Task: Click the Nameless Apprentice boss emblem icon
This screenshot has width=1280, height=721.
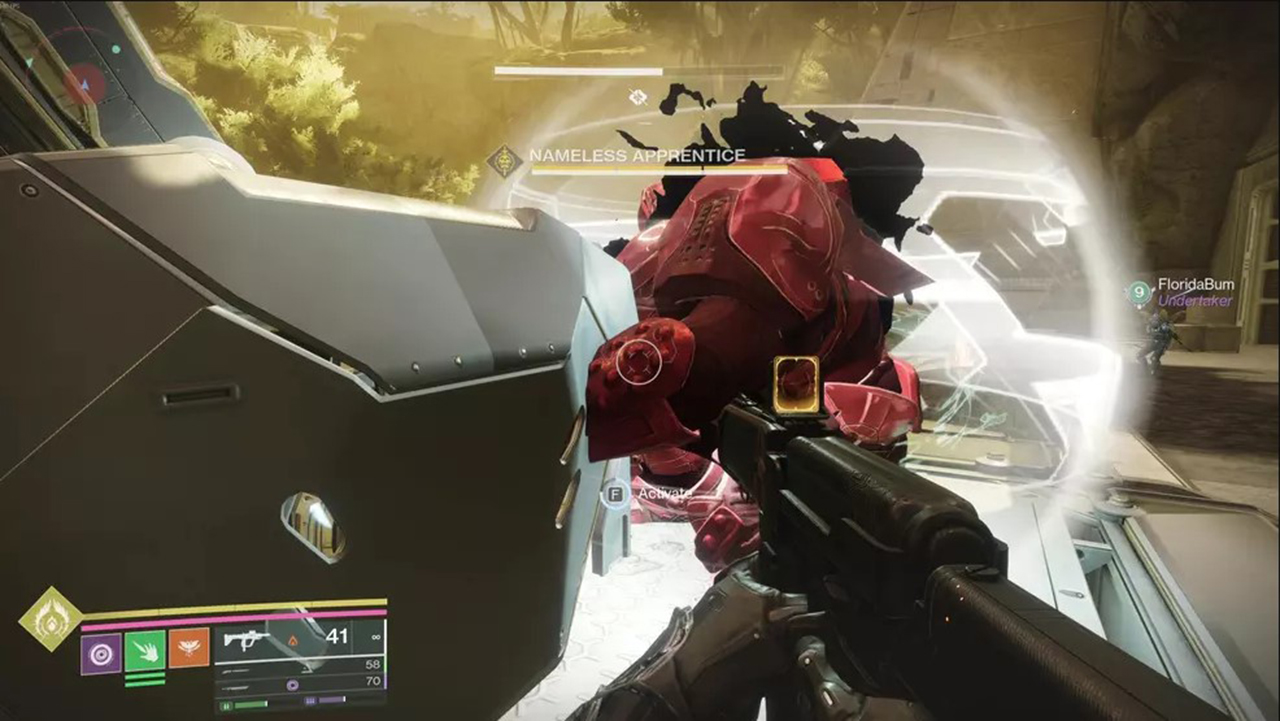Action: (x=504, y=159)
